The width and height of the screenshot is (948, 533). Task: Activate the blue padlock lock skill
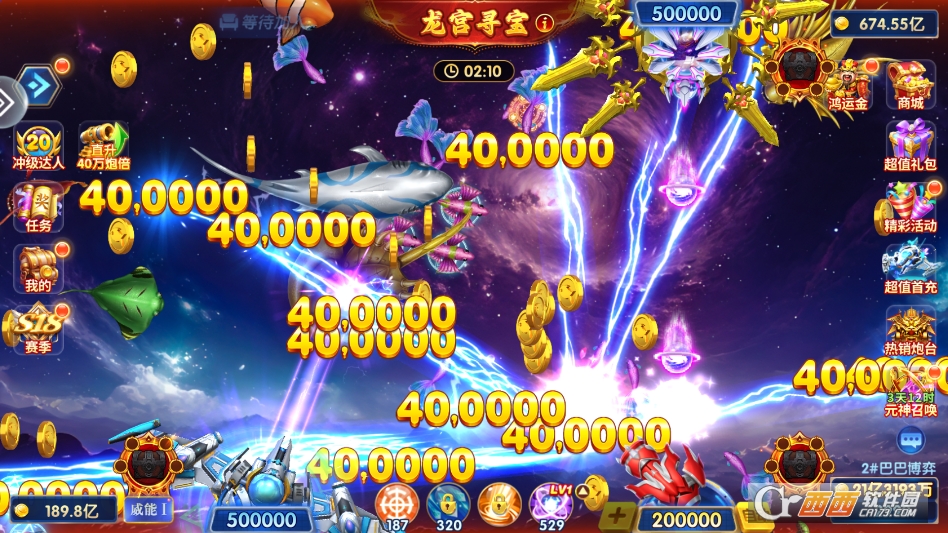[x=448, y=502]
